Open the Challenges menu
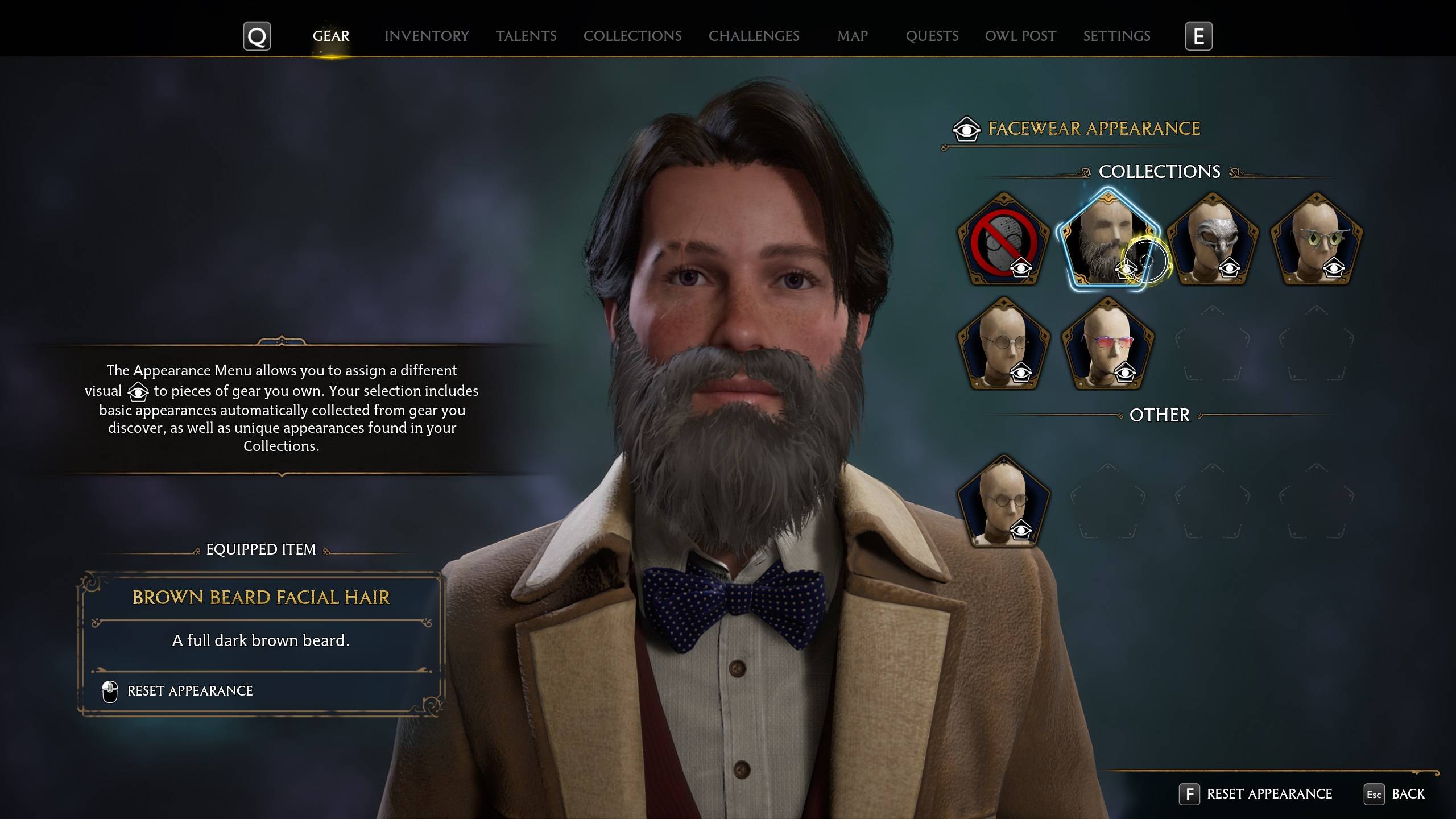The image size is (1456, 819). pyautogui.click(x=754, y=35)
